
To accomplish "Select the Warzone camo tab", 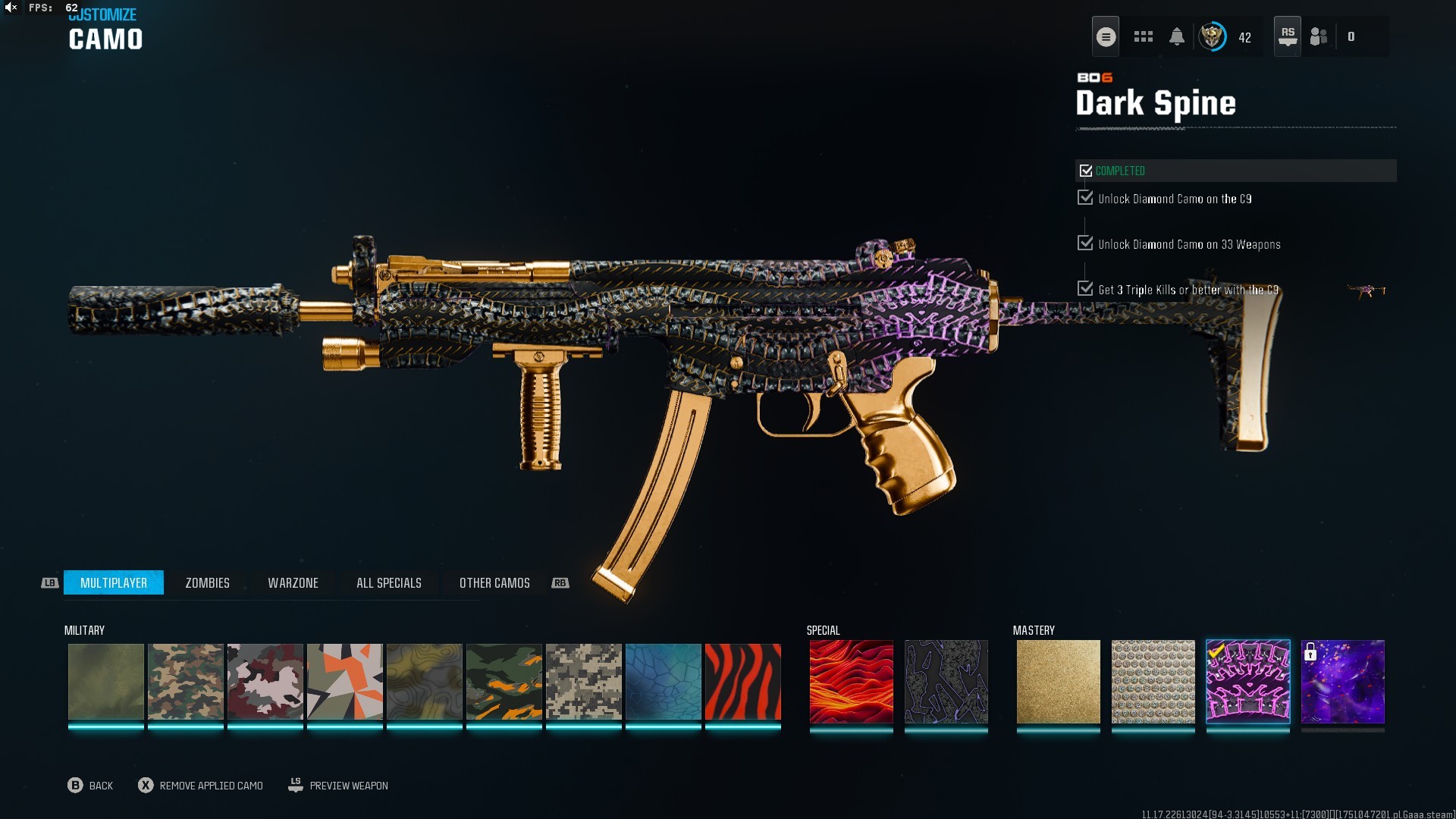I will pos(293,582).
